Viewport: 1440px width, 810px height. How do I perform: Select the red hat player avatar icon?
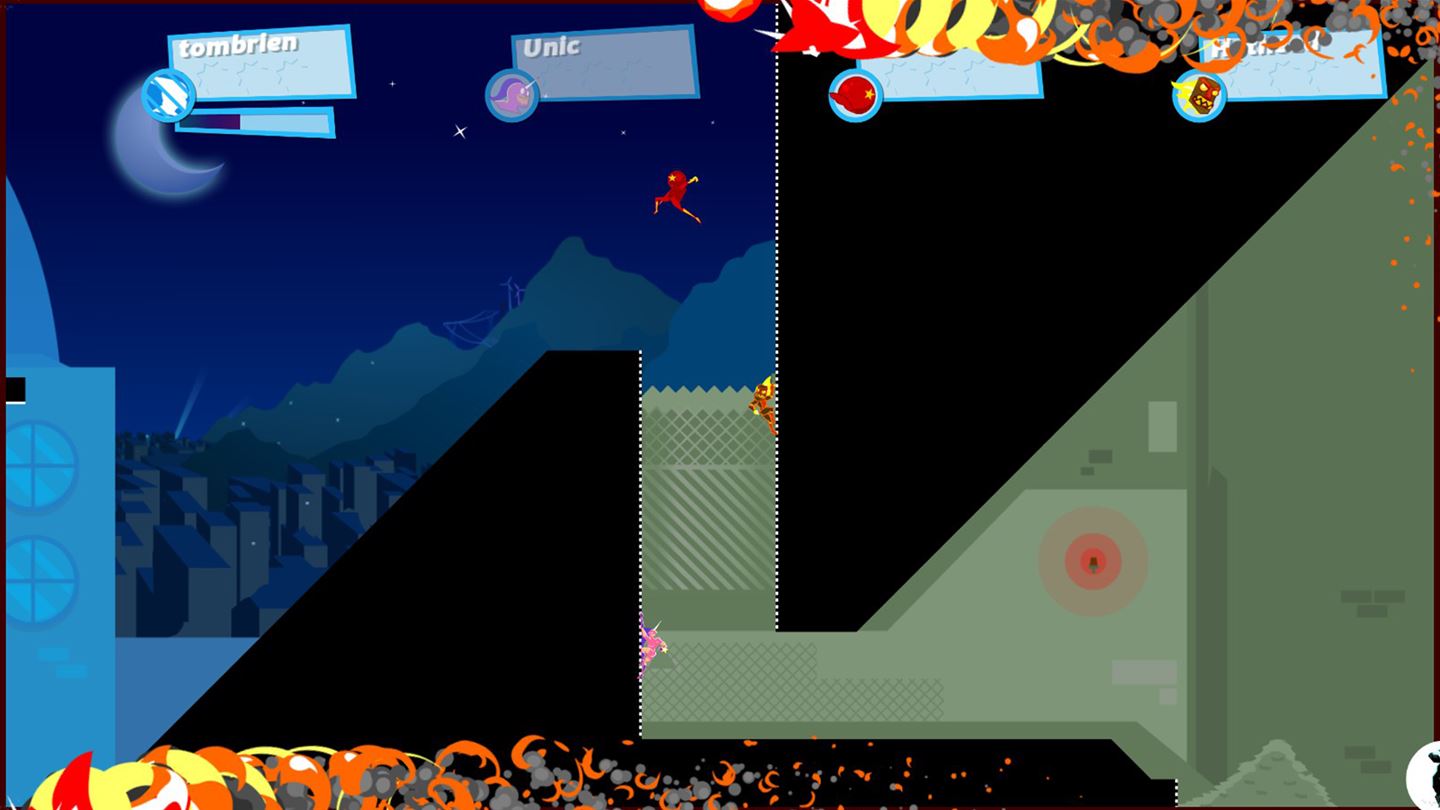855,92
